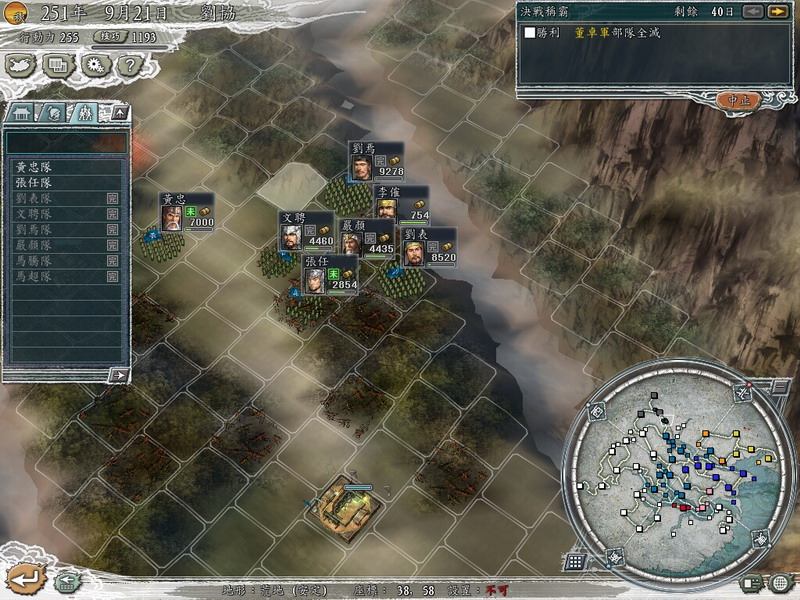Open the overlapping windows button
This screenshot has height=600, width=800.
(x=57, y=66)
